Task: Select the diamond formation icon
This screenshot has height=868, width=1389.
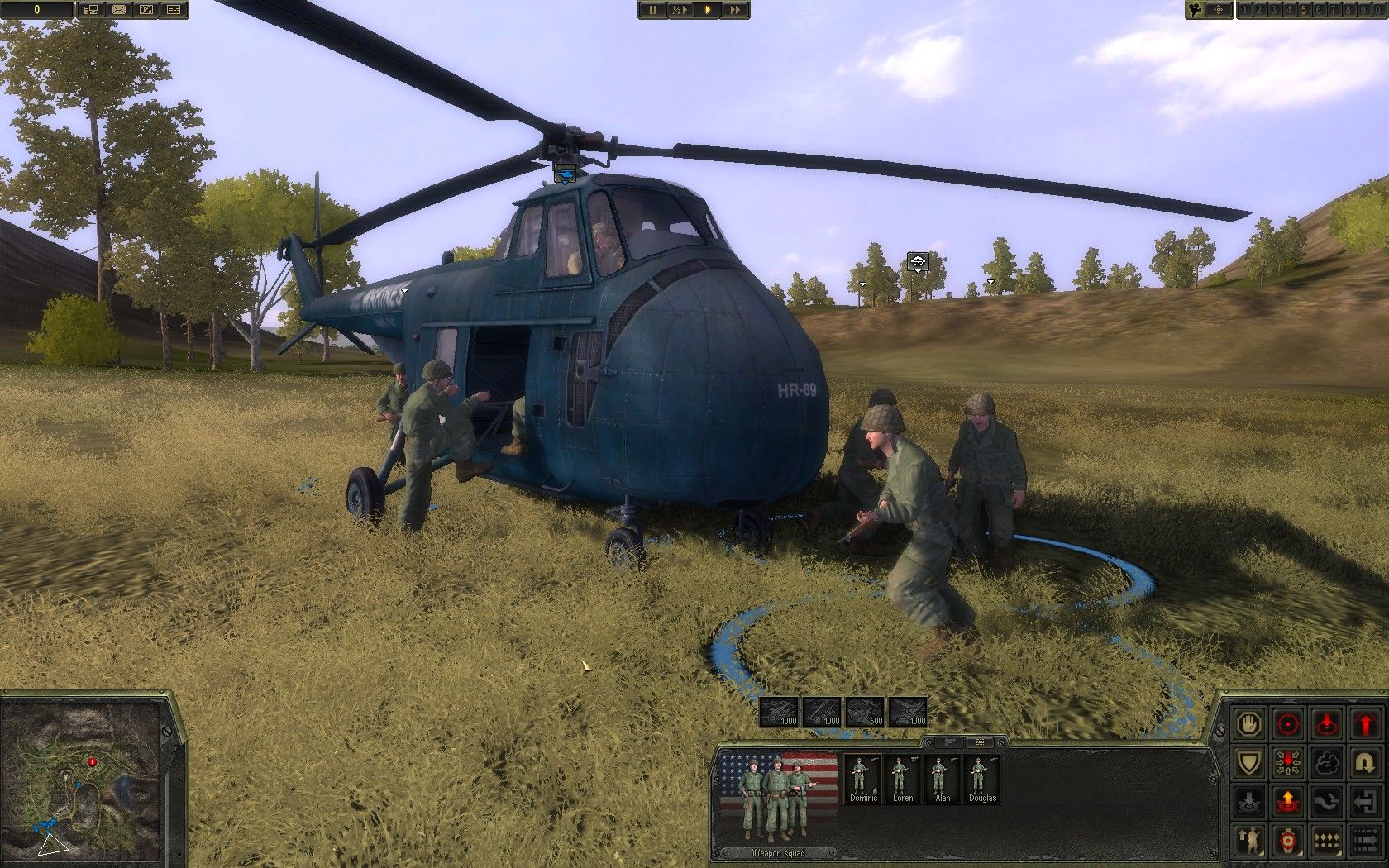Action: coord(1326,840)
